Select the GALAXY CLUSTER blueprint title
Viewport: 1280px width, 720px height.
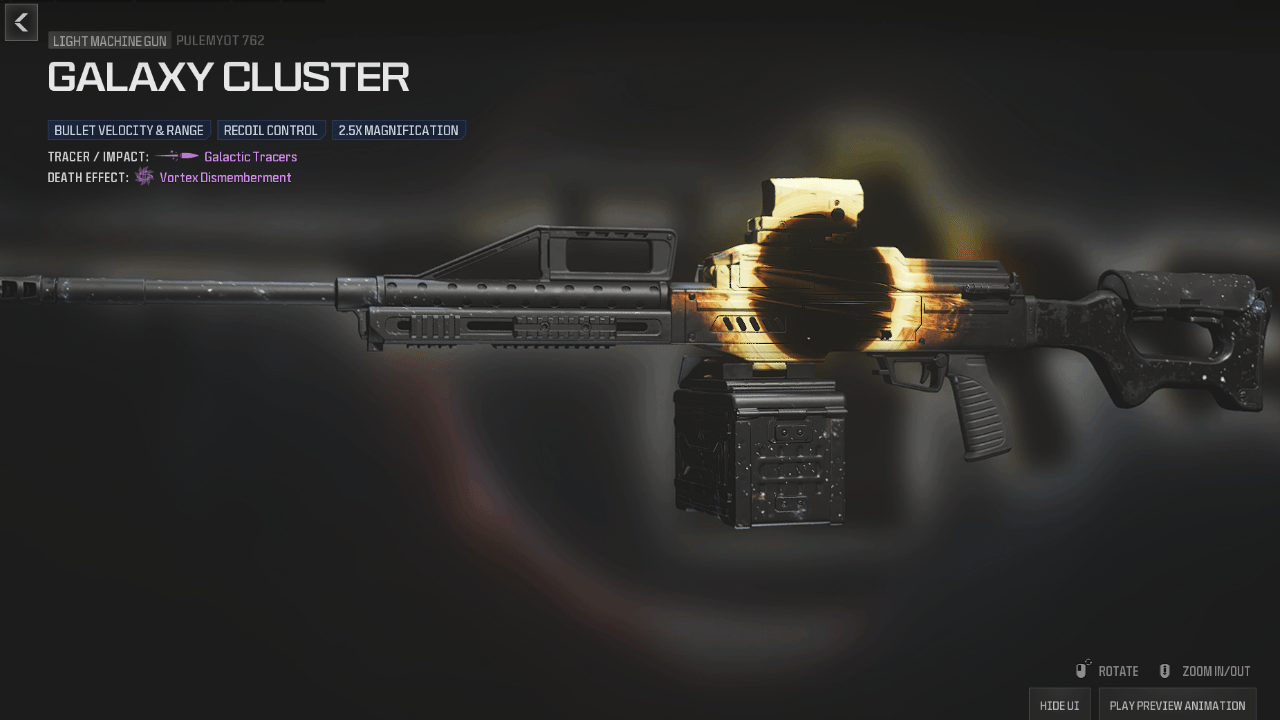228,77
